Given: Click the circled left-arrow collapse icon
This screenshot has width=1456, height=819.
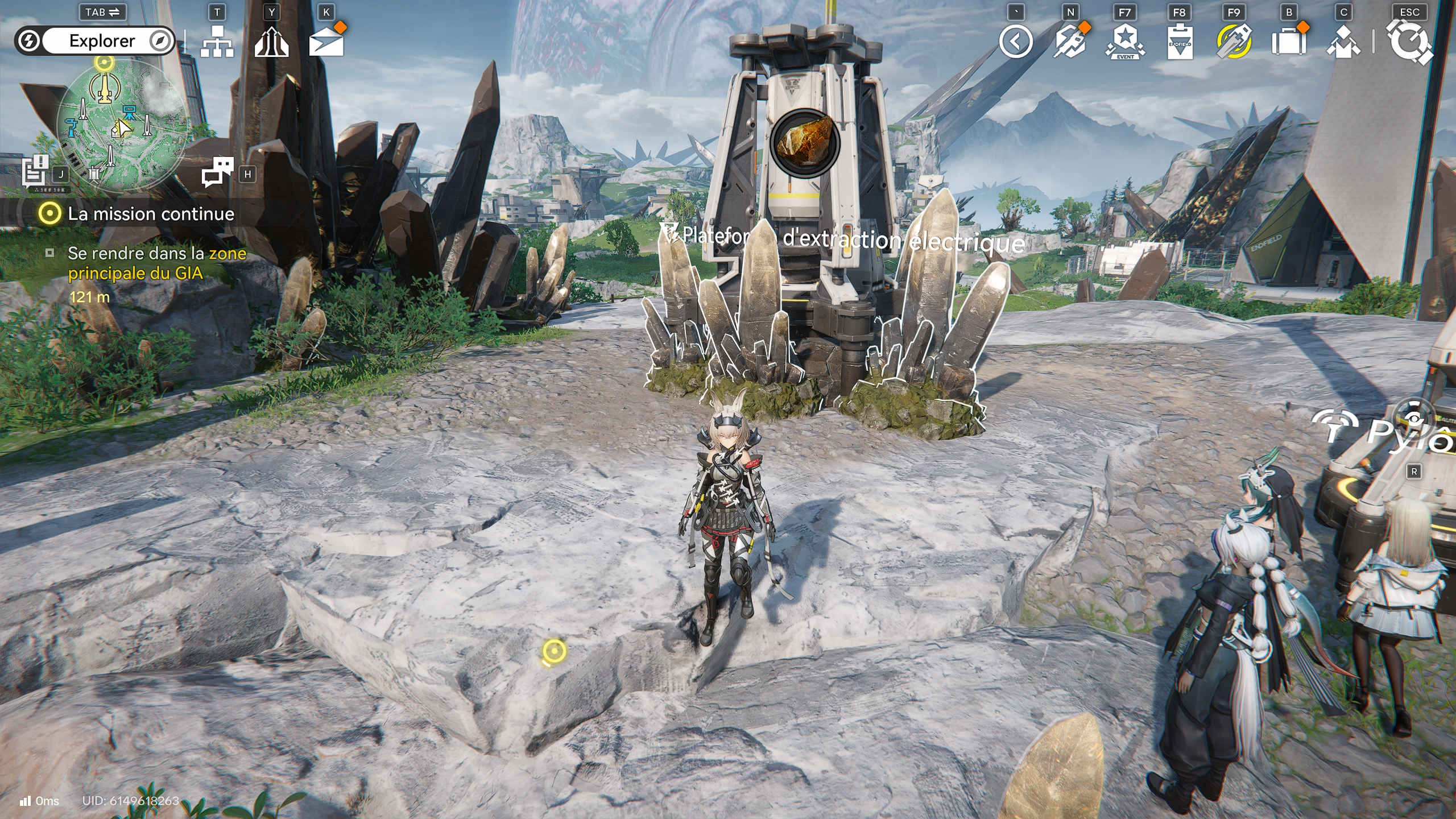Looking at the screenshot, I should point(1016,42).
